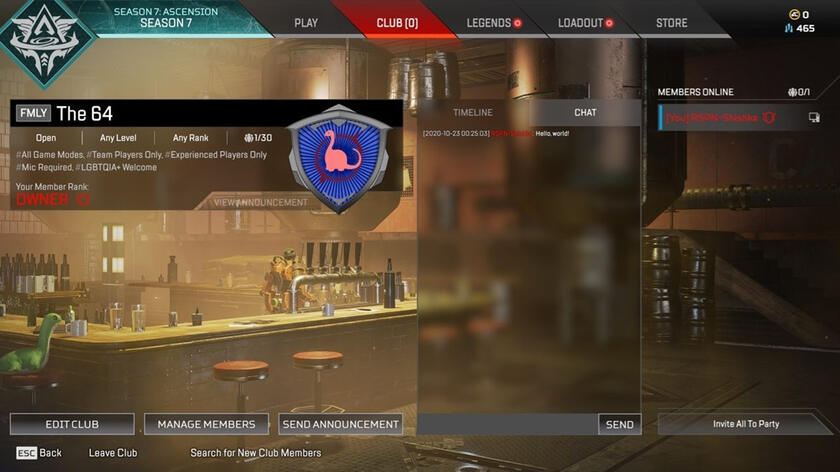Go to the Store tab
Image resolution: width=840 pixels, height=472 pixels.
tap(671, 23)
